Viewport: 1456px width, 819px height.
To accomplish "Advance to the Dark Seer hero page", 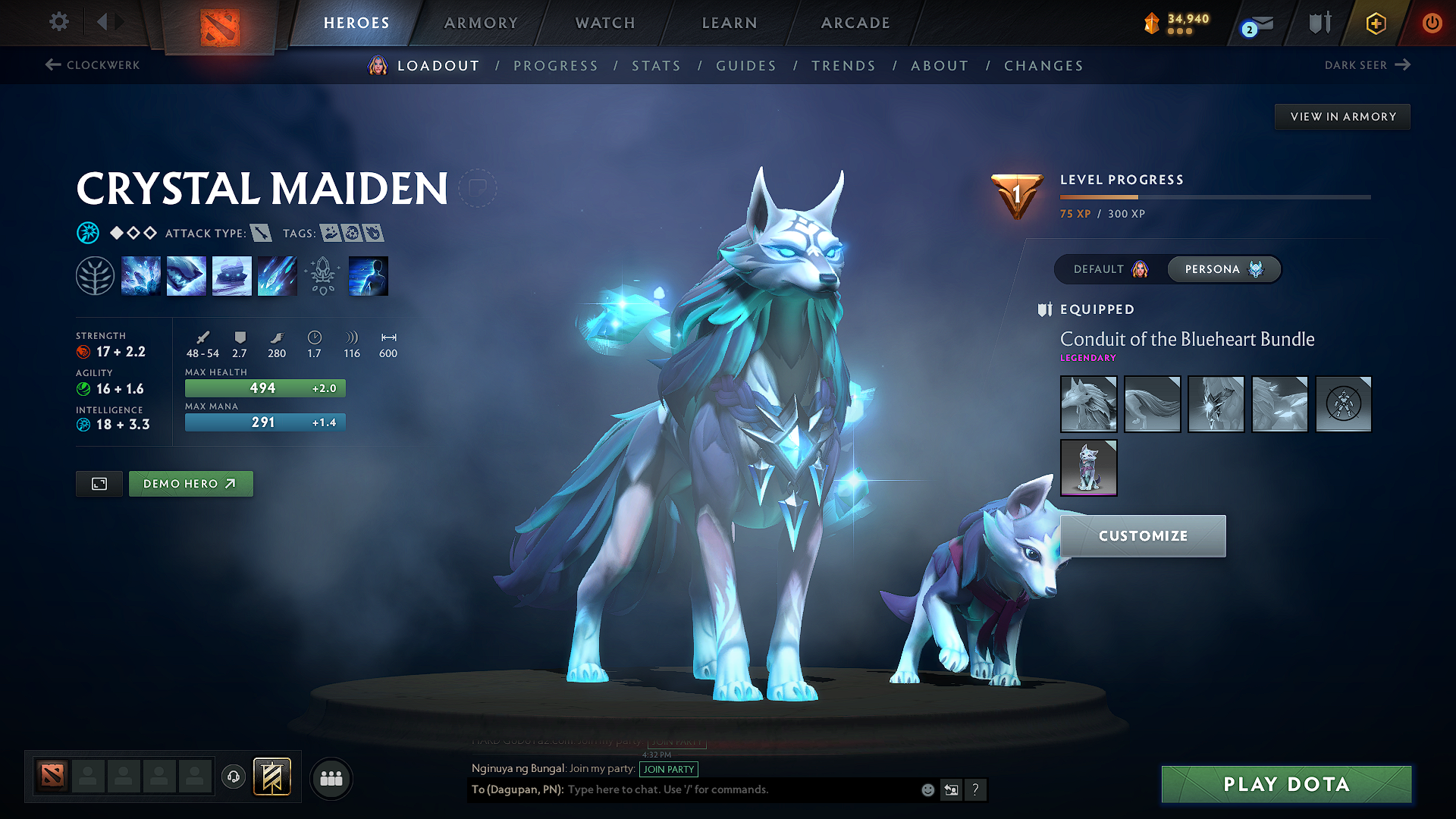I will (1367, 65).
